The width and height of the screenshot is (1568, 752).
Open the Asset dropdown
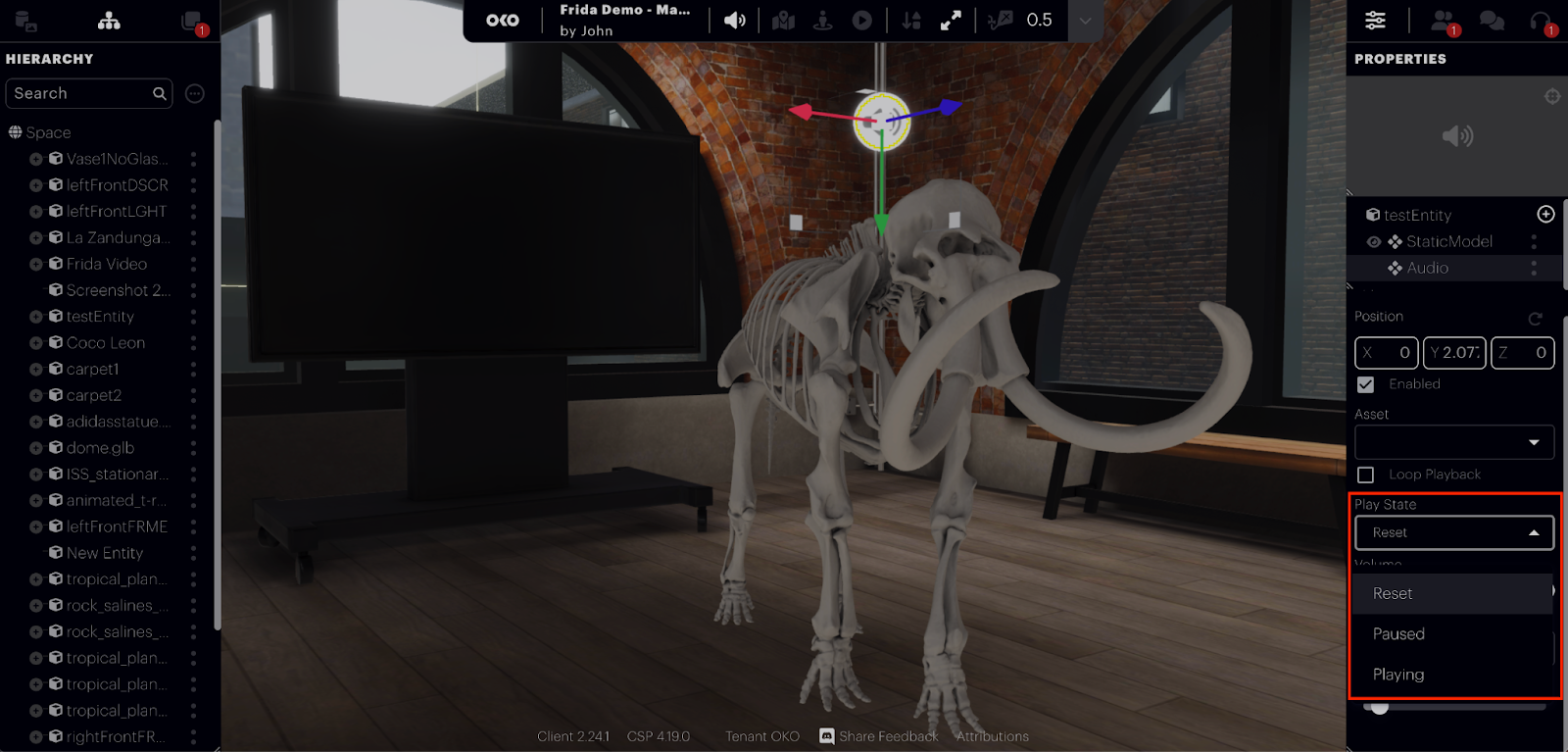click(1454, 442)
